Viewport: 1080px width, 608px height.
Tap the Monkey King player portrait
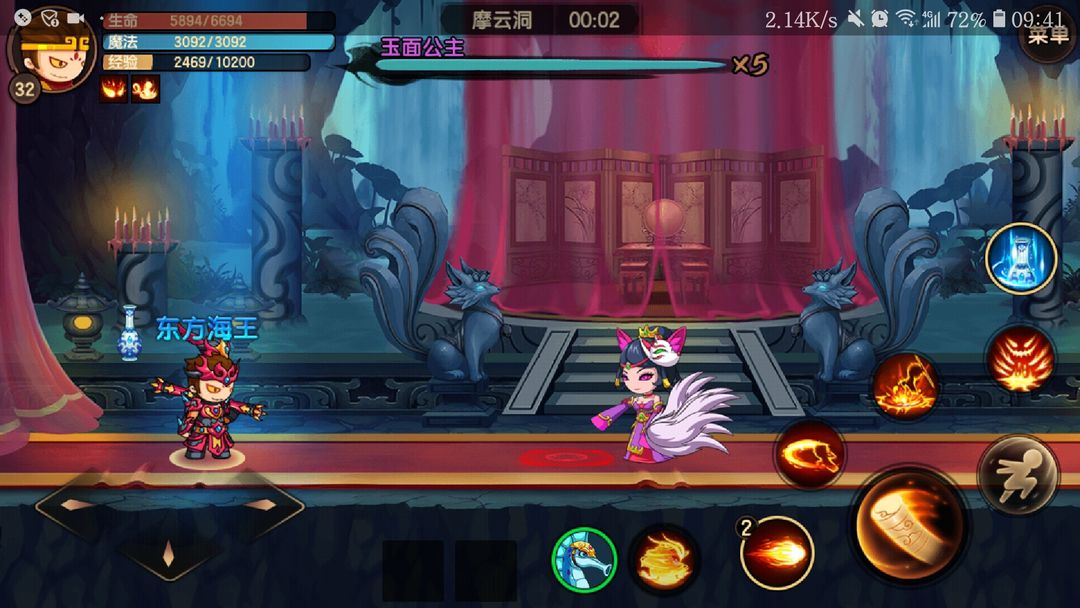click(50, 48)
